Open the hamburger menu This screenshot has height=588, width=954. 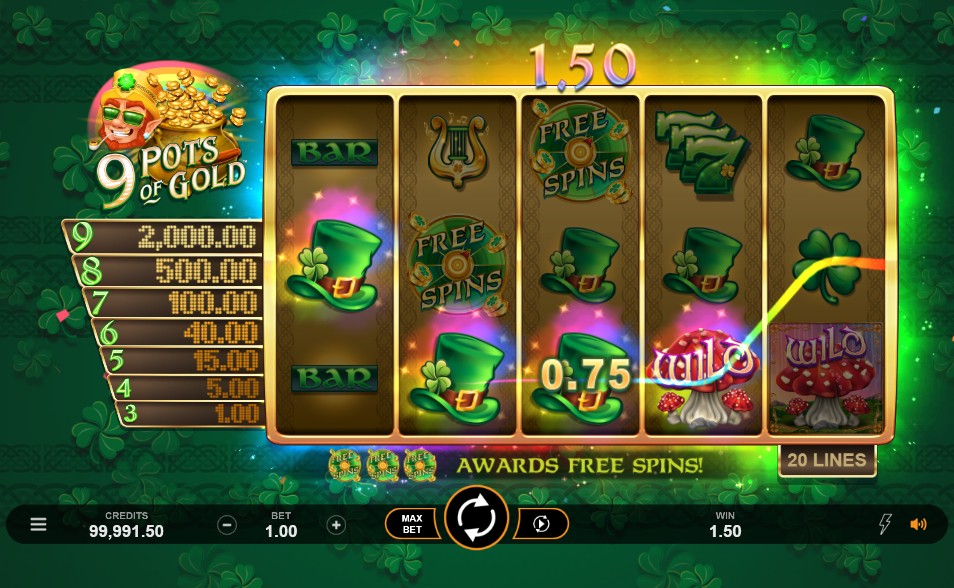[38, 524]
